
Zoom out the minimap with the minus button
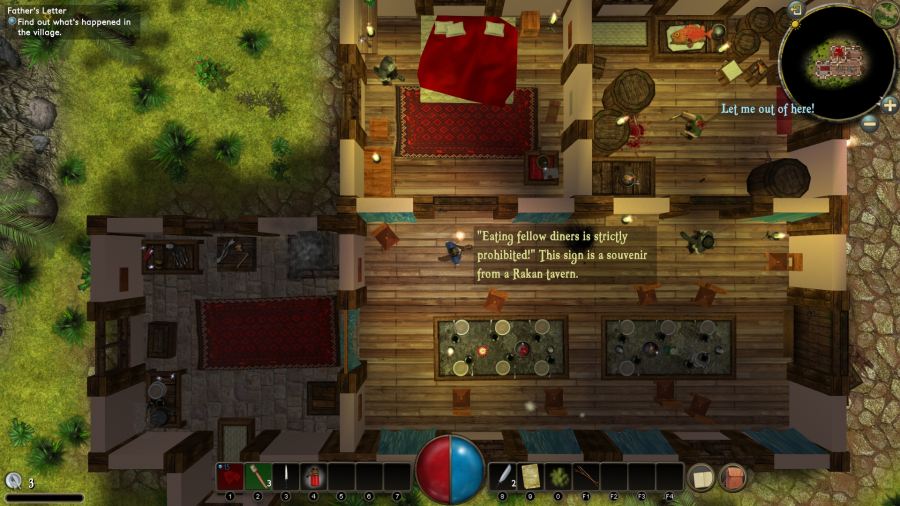tap(869, 123)
